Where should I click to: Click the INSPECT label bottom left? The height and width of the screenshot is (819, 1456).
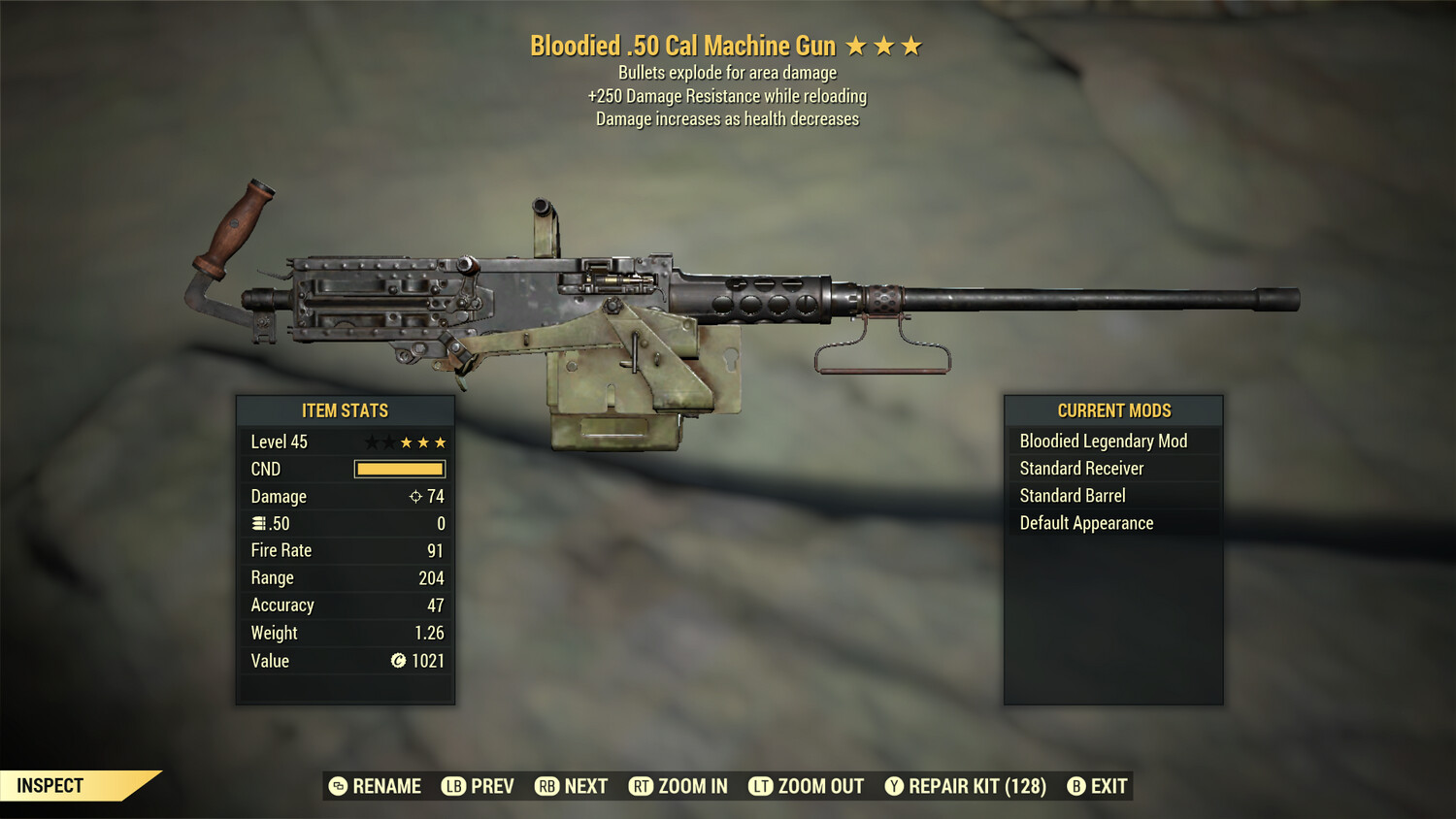50,785
